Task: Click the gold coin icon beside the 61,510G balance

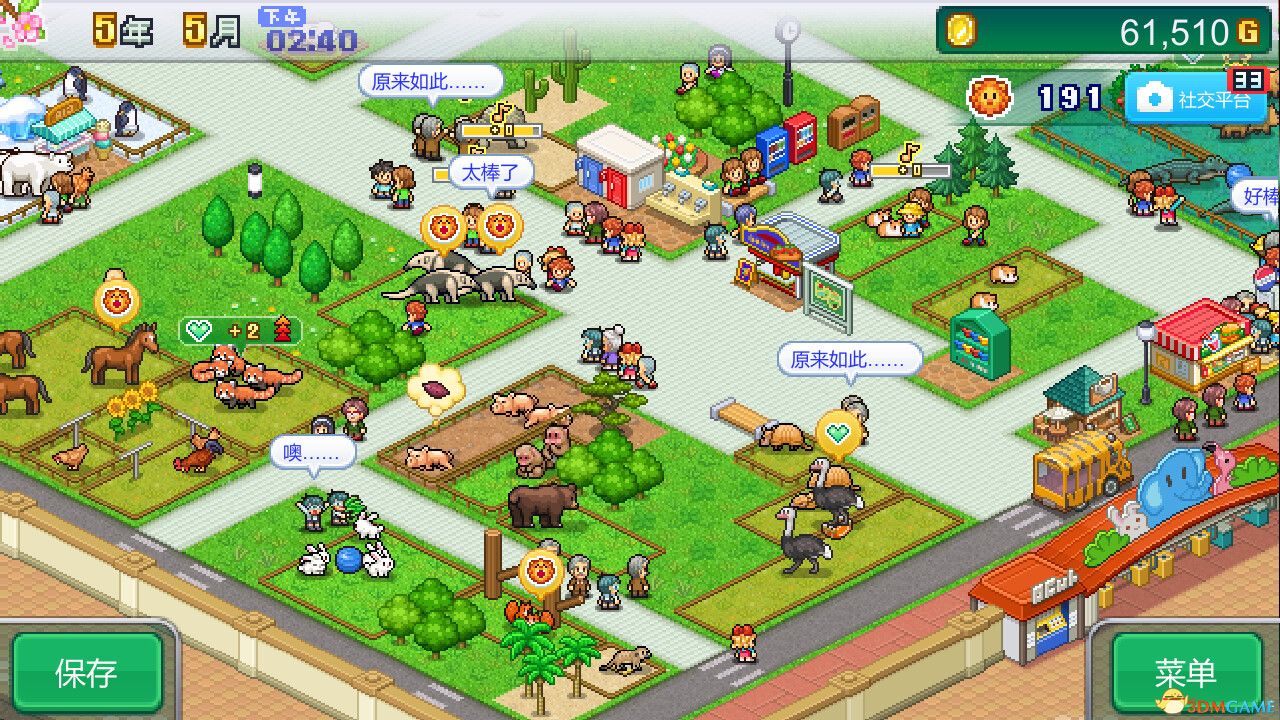Action: coord(961,31)
